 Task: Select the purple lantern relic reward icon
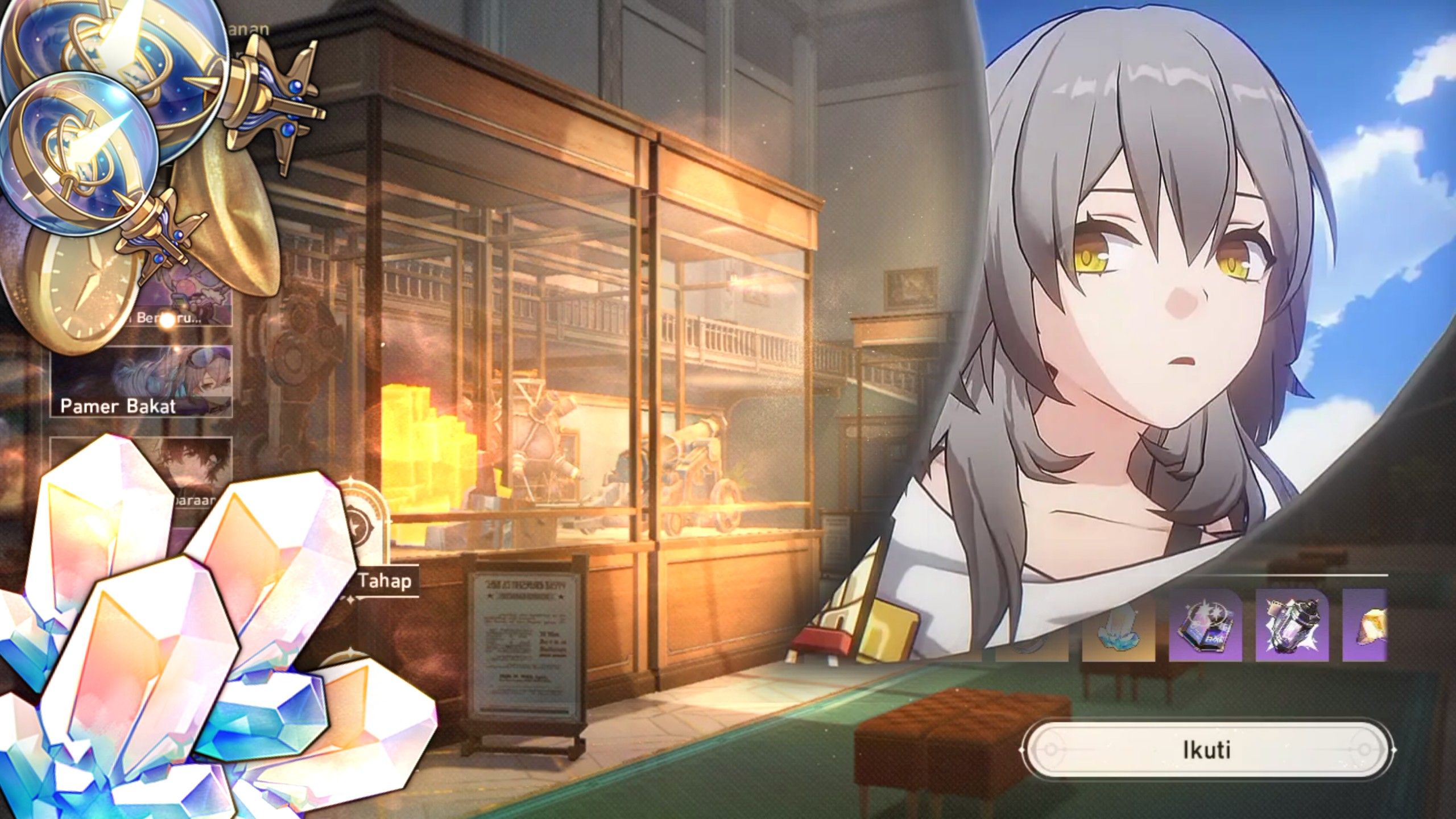[1292, 626]
